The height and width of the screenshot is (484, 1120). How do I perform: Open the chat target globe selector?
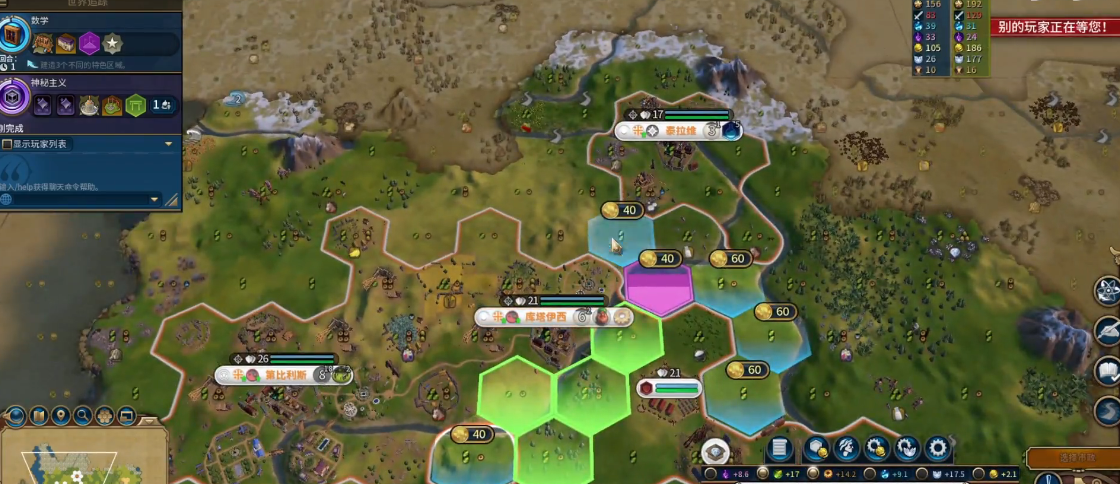pyautogui.click(x=6, y=199)
